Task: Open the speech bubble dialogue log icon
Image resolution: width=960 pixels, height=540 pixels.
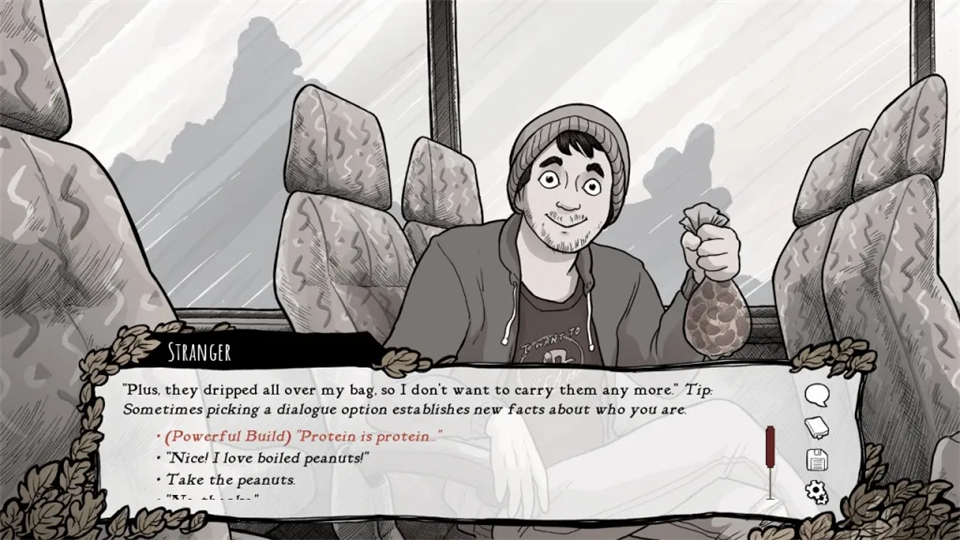Action: (x=816, y=394)
